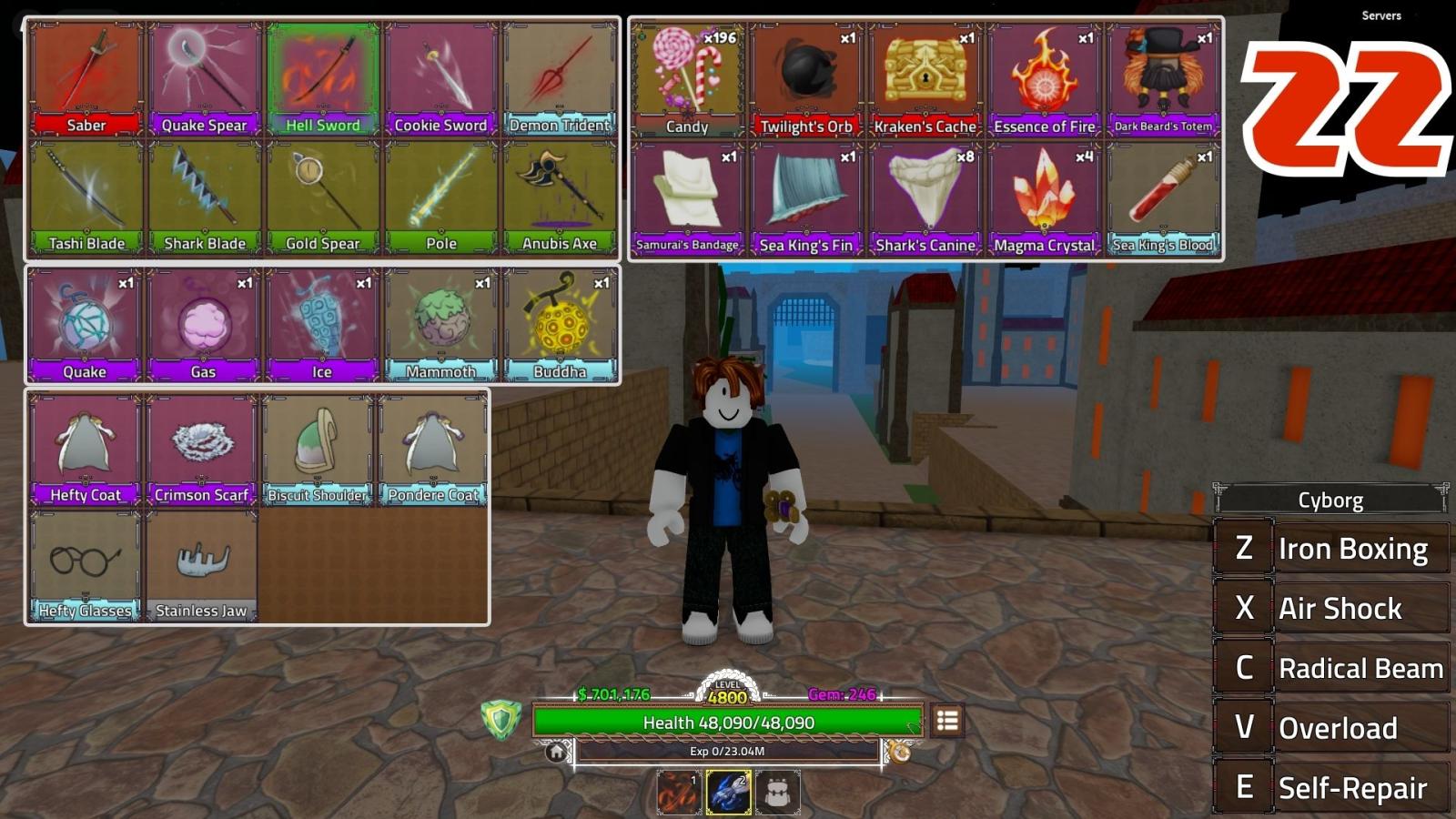Choose the Stainless Jaw accessory
Image resolution: width=1456 pixels, height=819 pixels.
(201, 566)
